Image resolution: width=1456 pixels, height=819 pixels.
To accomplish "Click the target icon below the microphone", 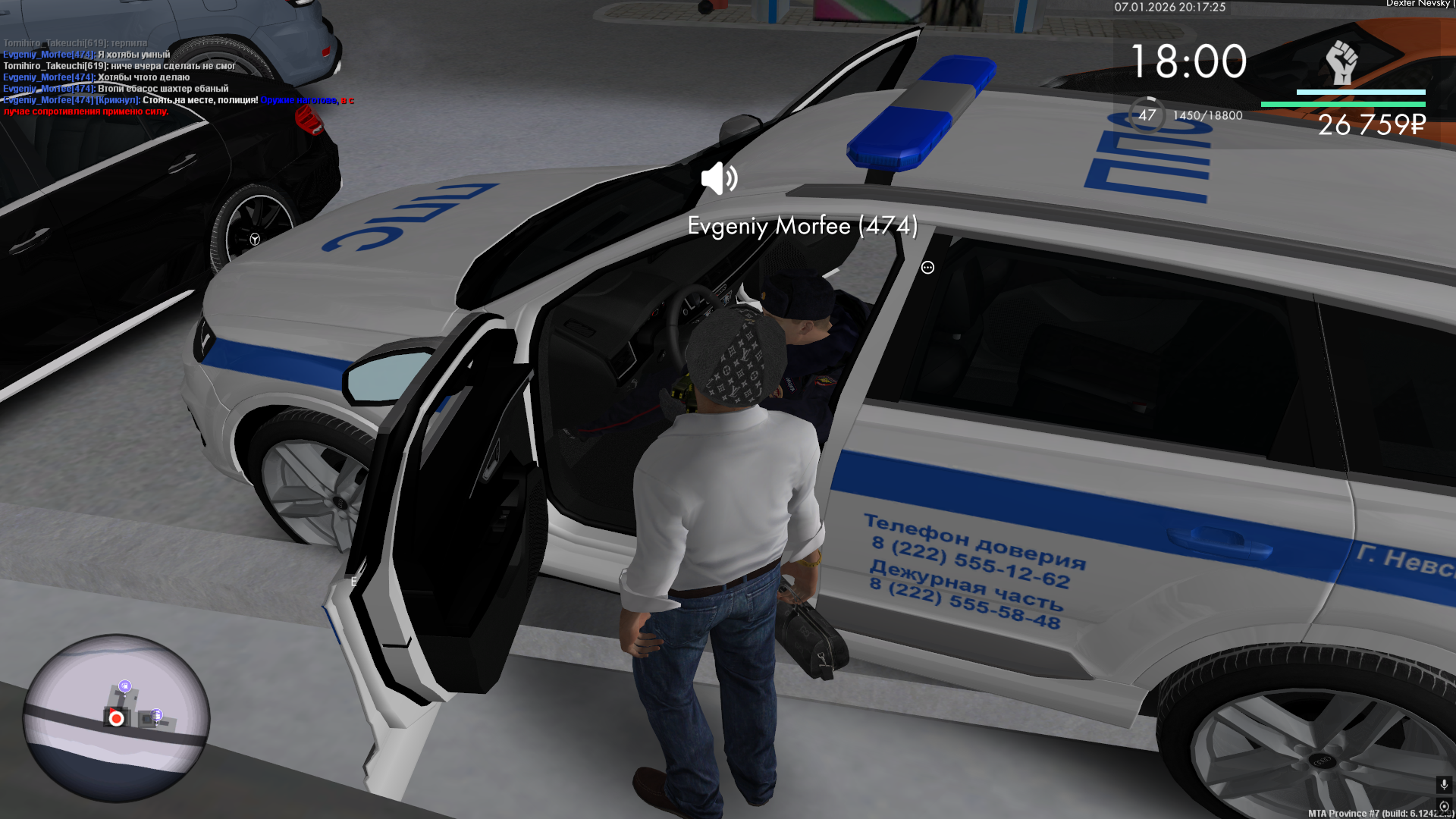I will pyautogui.click(x=1443, y=806).
